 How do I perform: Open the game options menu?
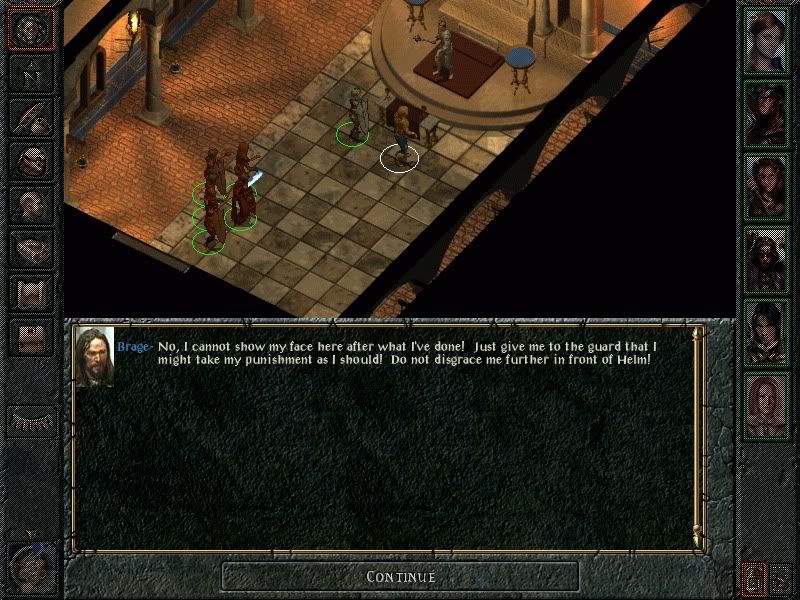click(x=31, y=335)
